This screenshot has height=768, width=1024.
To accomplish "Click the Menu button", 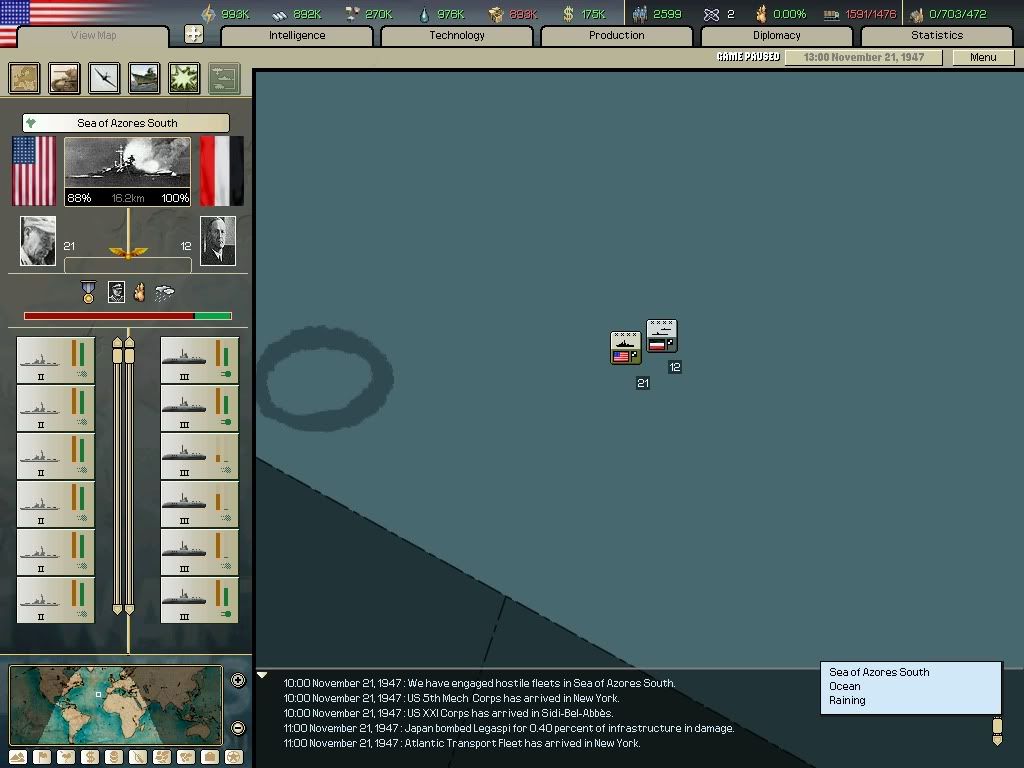I will [983, 57].
